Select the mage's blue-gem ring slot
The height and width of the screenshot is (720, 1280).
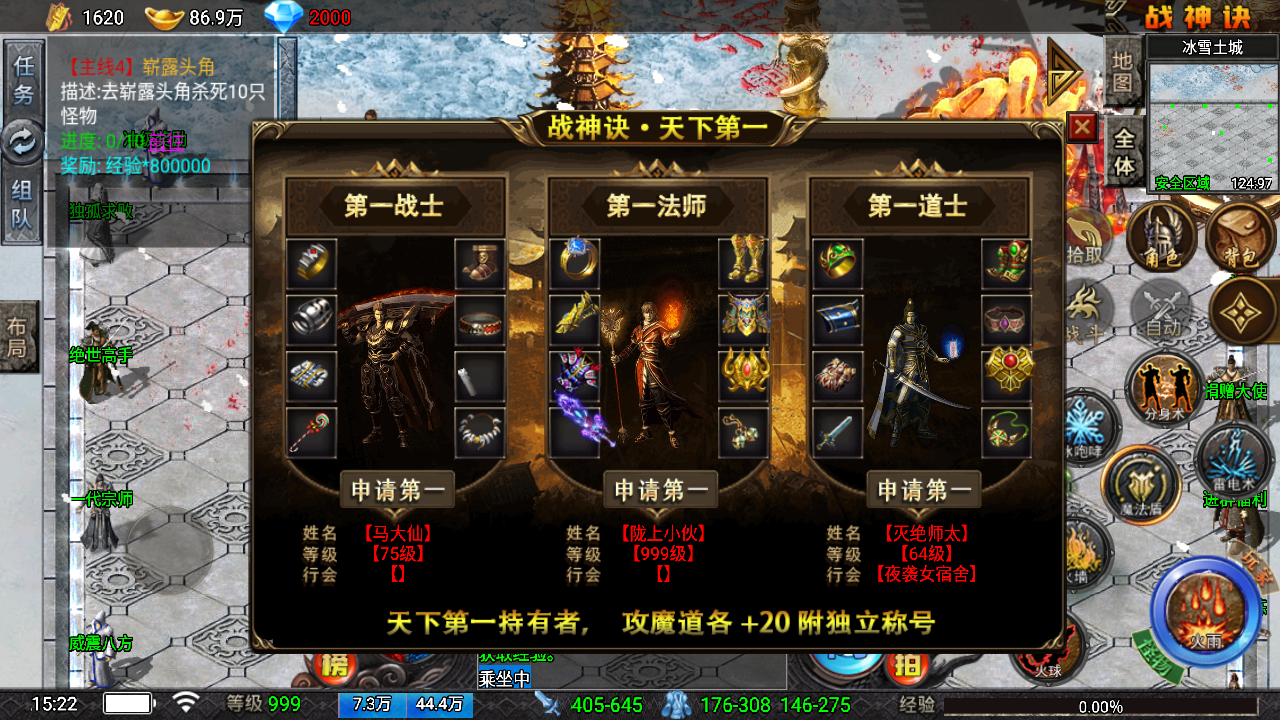(574, 261)
